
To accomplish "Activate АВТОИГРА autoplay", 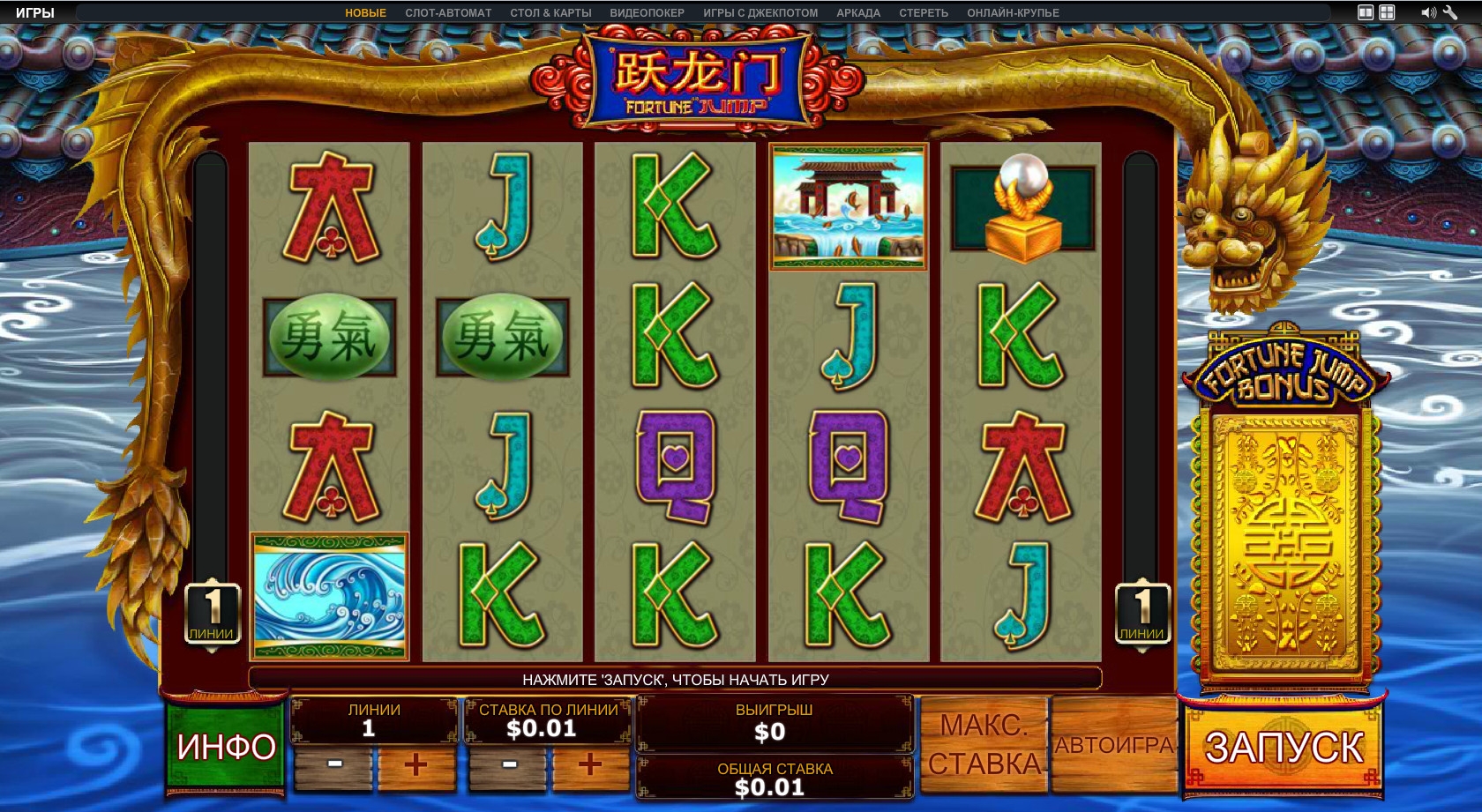I will (x=1114, y=746).
